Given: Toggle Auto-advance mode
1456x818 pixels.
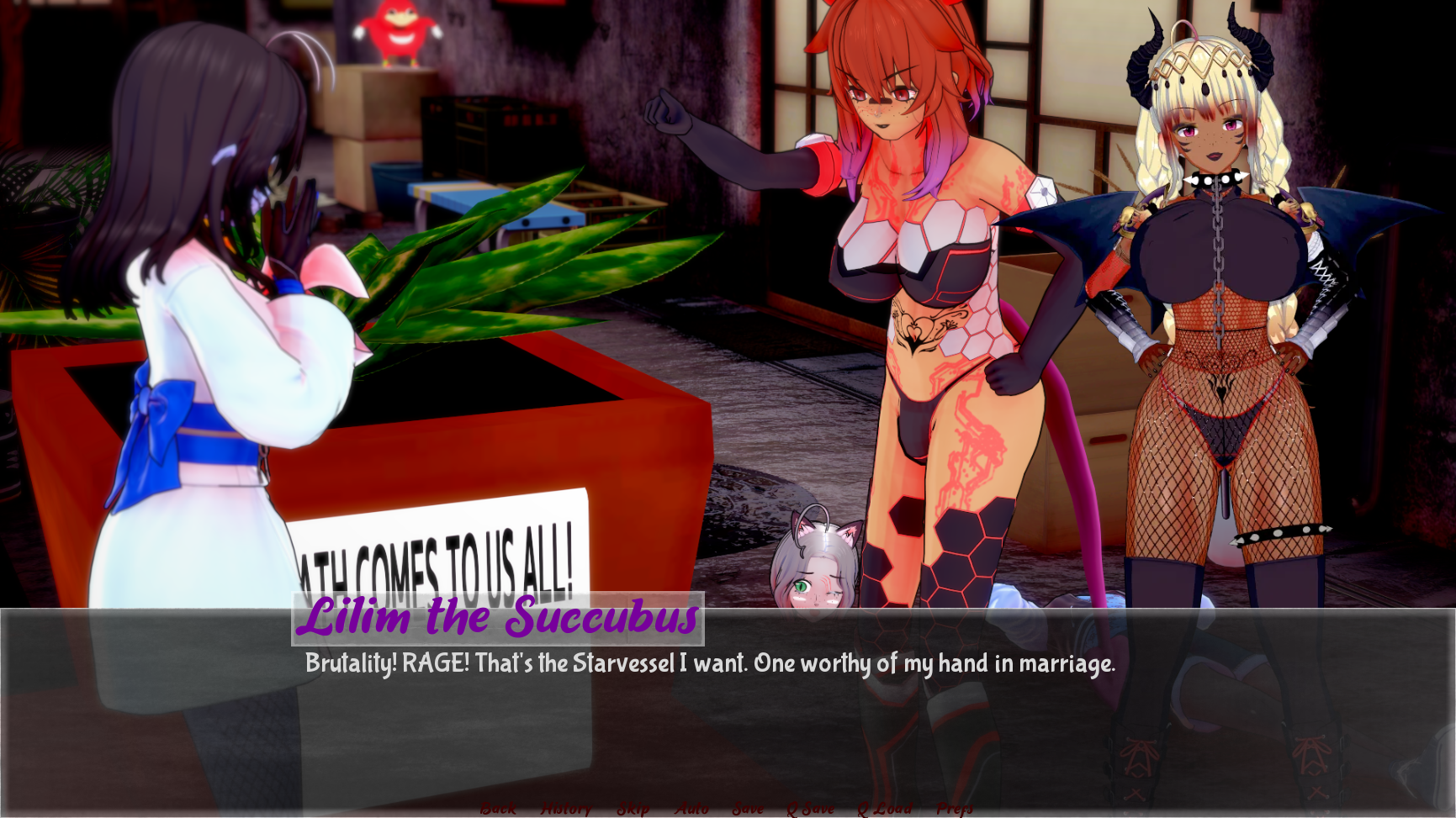Looking at the screenshot, I should click(691, 808).
